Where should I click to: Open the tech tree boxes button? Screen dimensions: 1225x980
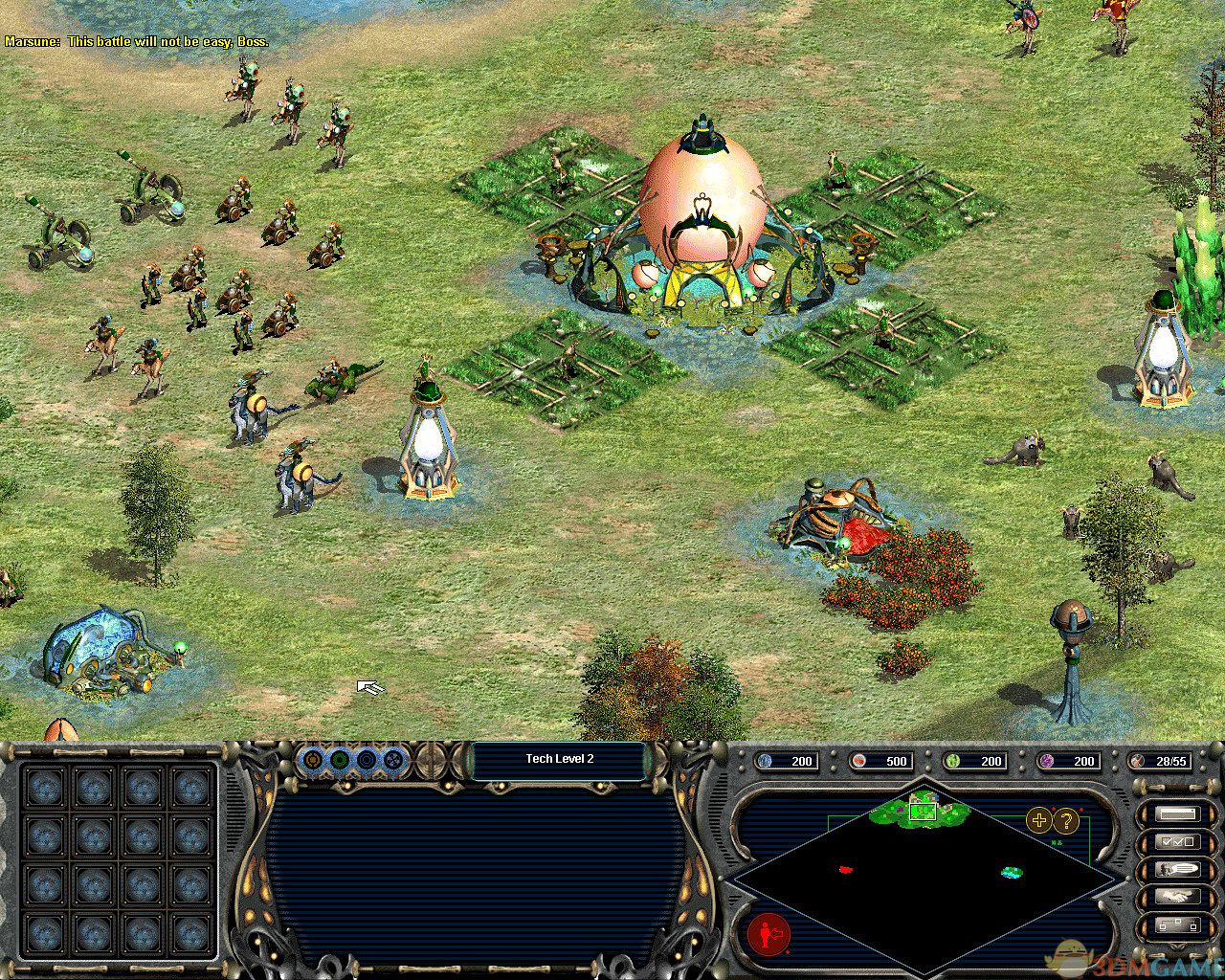point(1177,925)
